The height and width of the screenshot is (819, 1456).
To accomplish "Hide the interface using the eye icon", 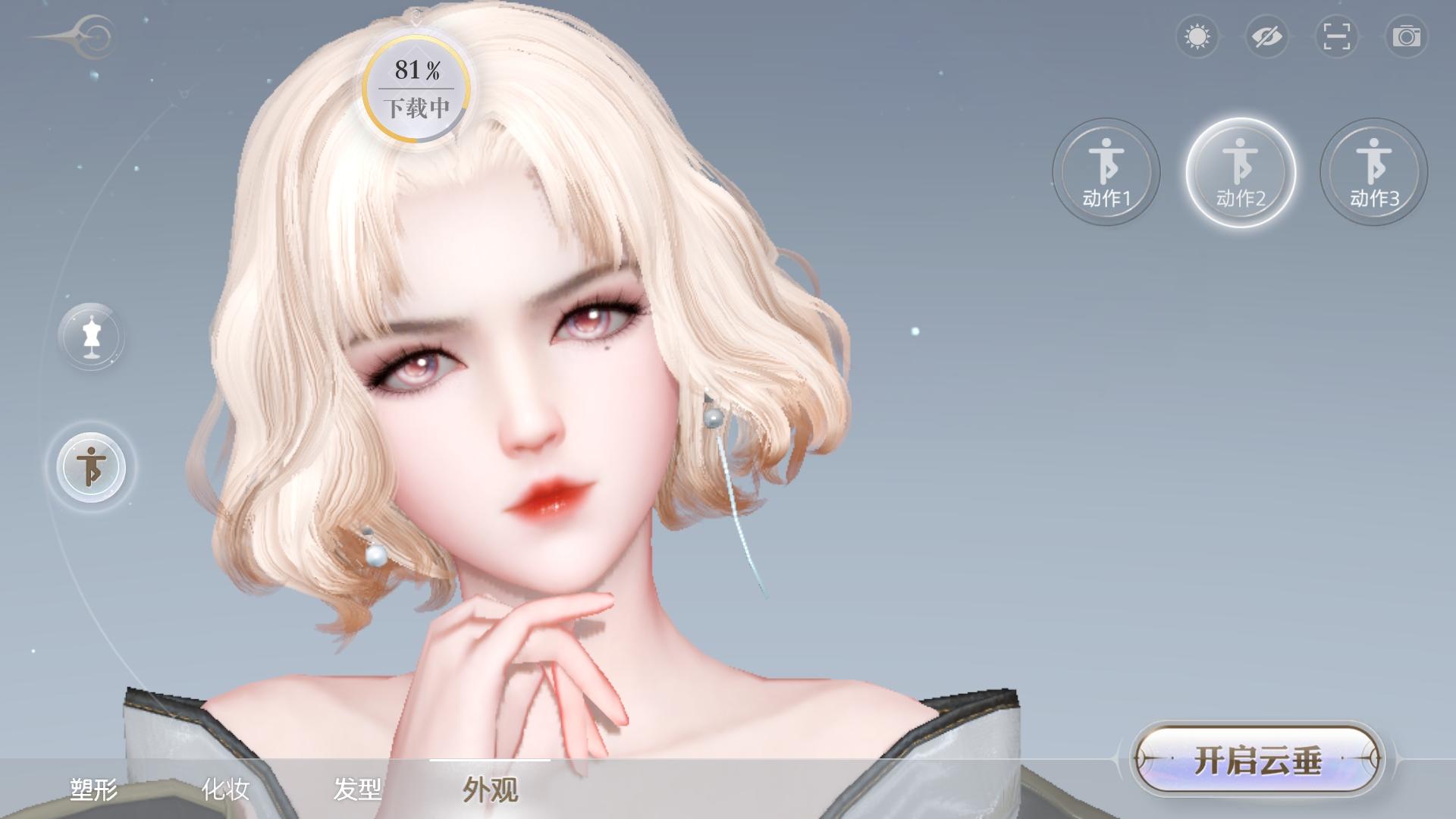I will tap(1268, 36).
